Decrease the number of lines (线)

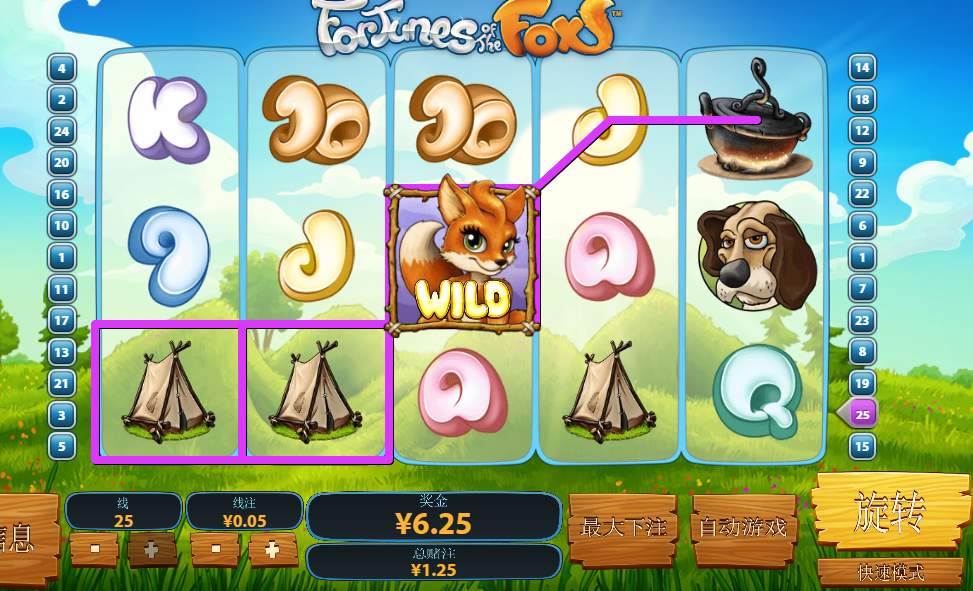(95, 549)
